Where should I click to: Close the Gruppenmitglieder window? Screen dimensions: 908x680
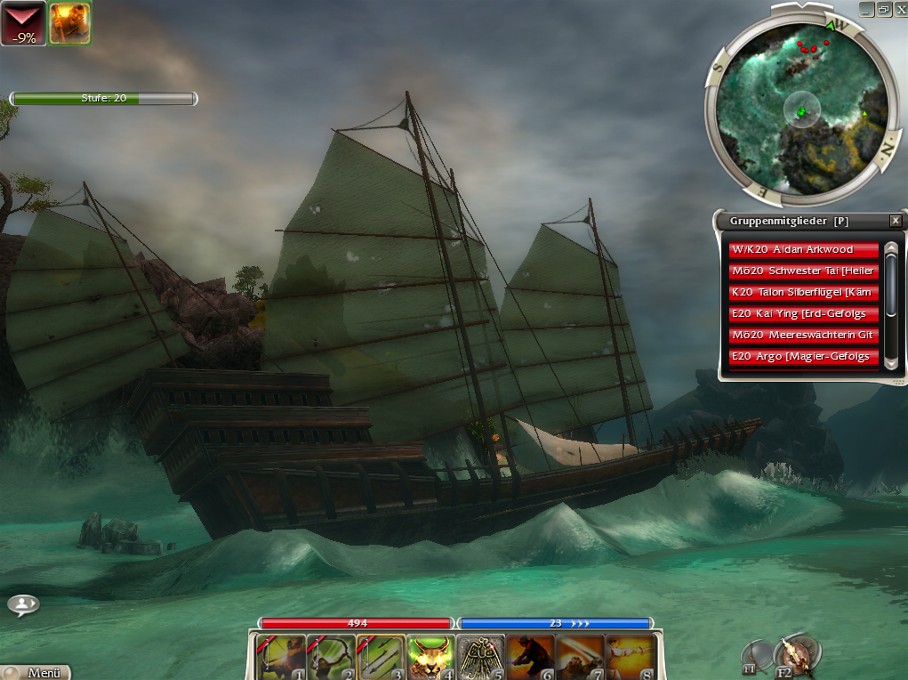coord(895,220)
